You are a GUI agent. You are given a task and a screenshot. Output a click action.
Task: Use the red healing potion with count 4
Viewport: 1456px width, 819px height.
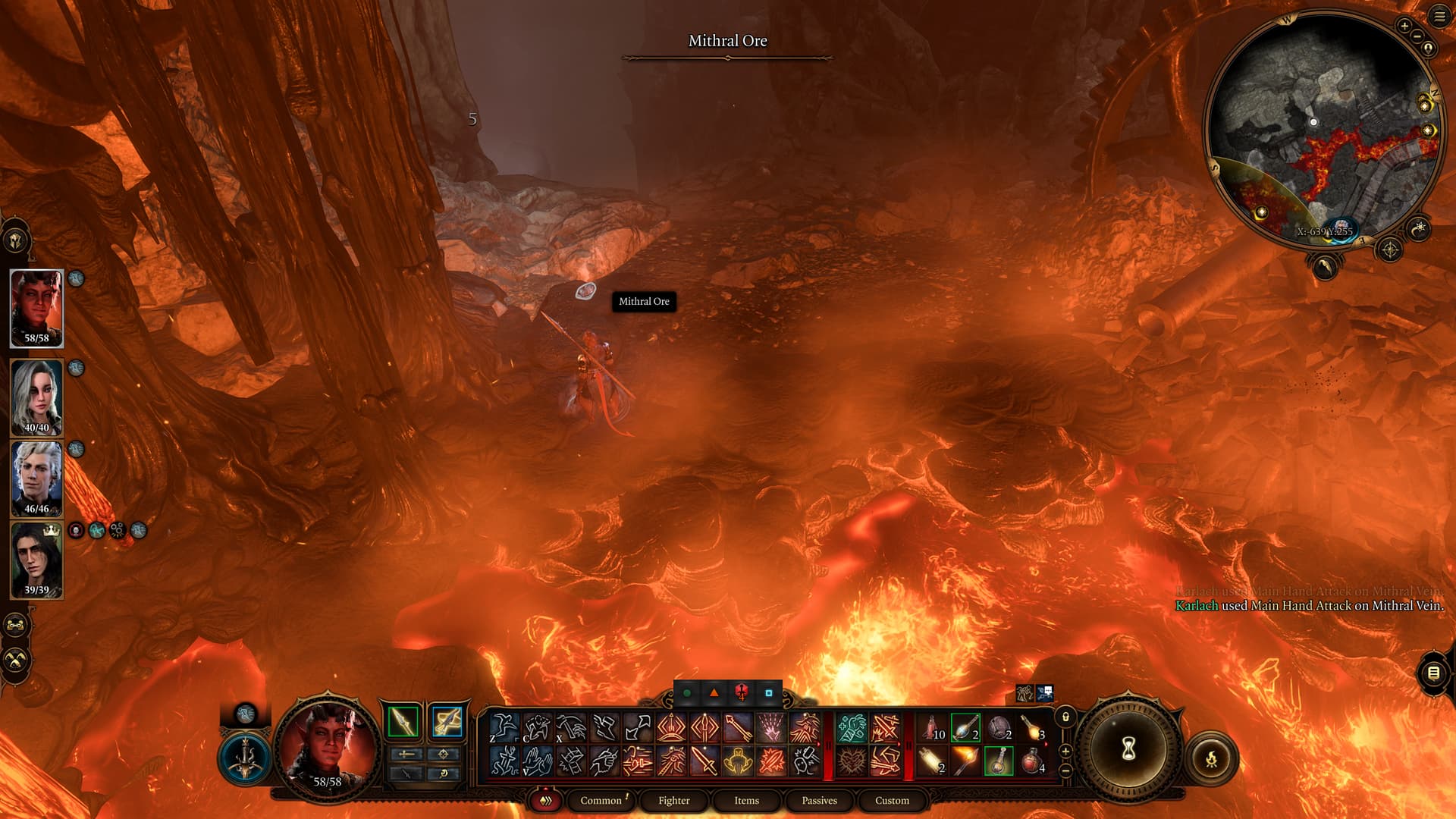pyautogui.click(x=1032, y=760)
